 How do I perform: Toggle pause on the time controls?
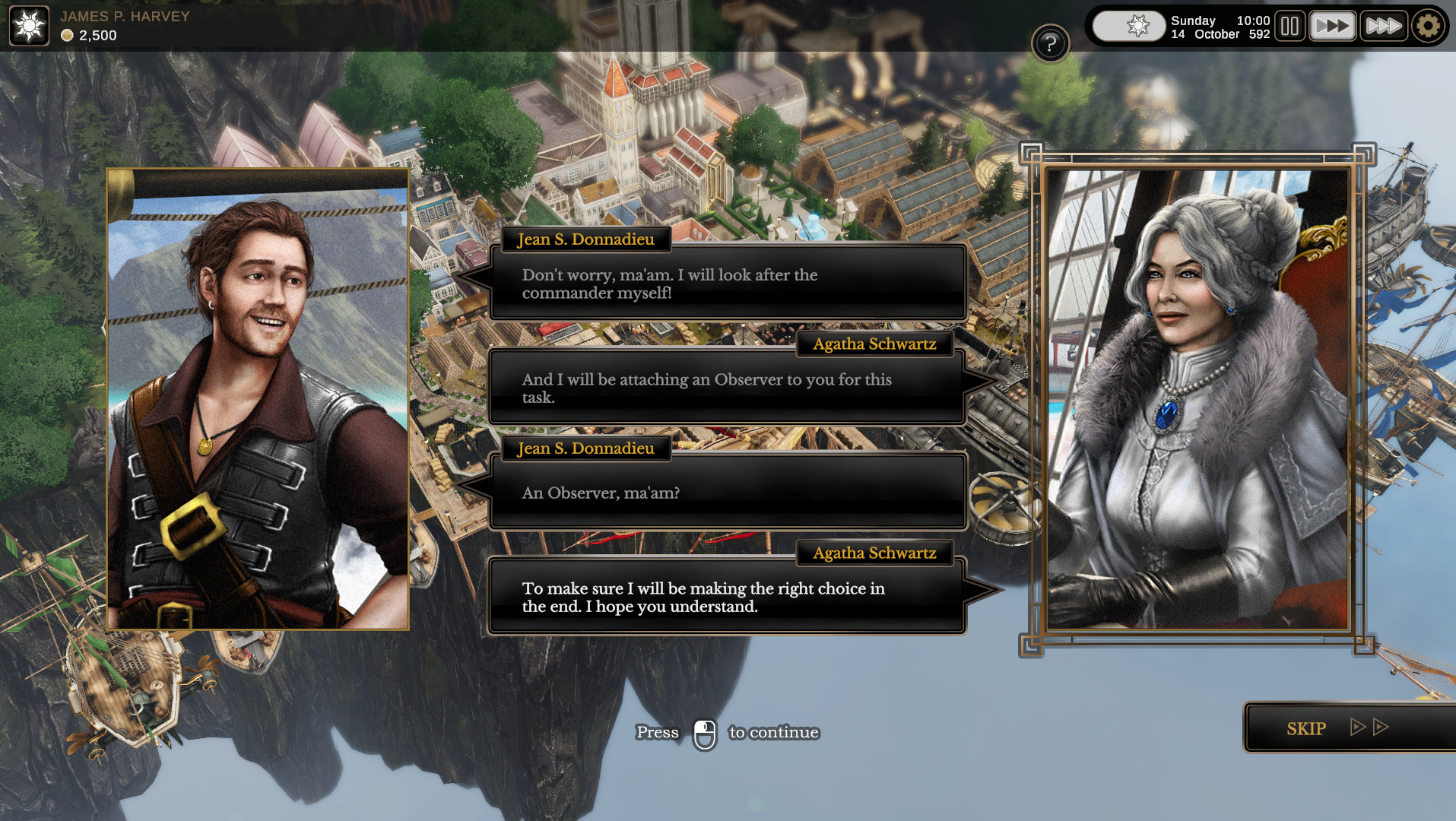[x=1289, y=25]
